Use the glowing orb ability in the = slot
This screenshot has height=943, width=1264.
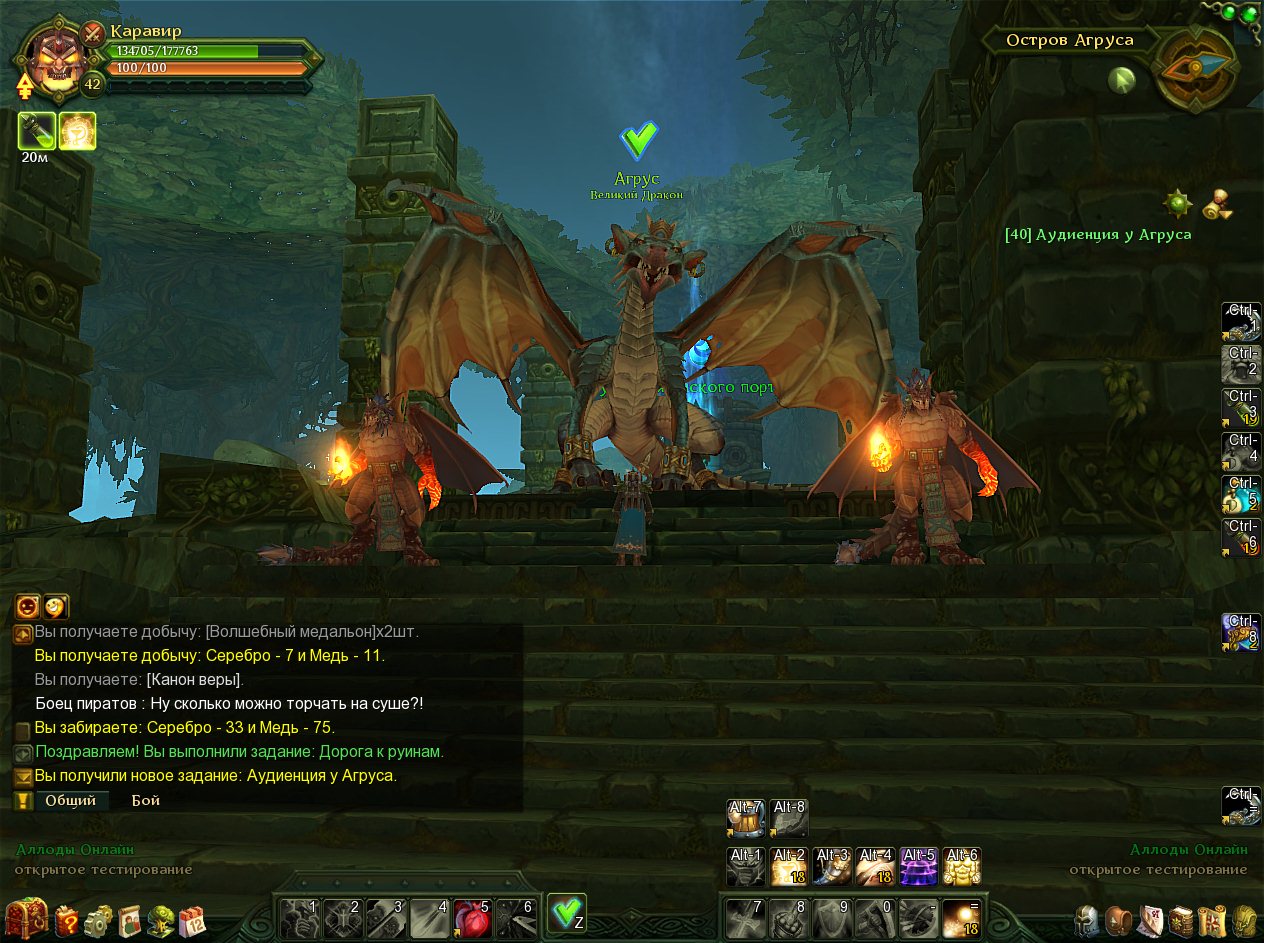point(961,917)
